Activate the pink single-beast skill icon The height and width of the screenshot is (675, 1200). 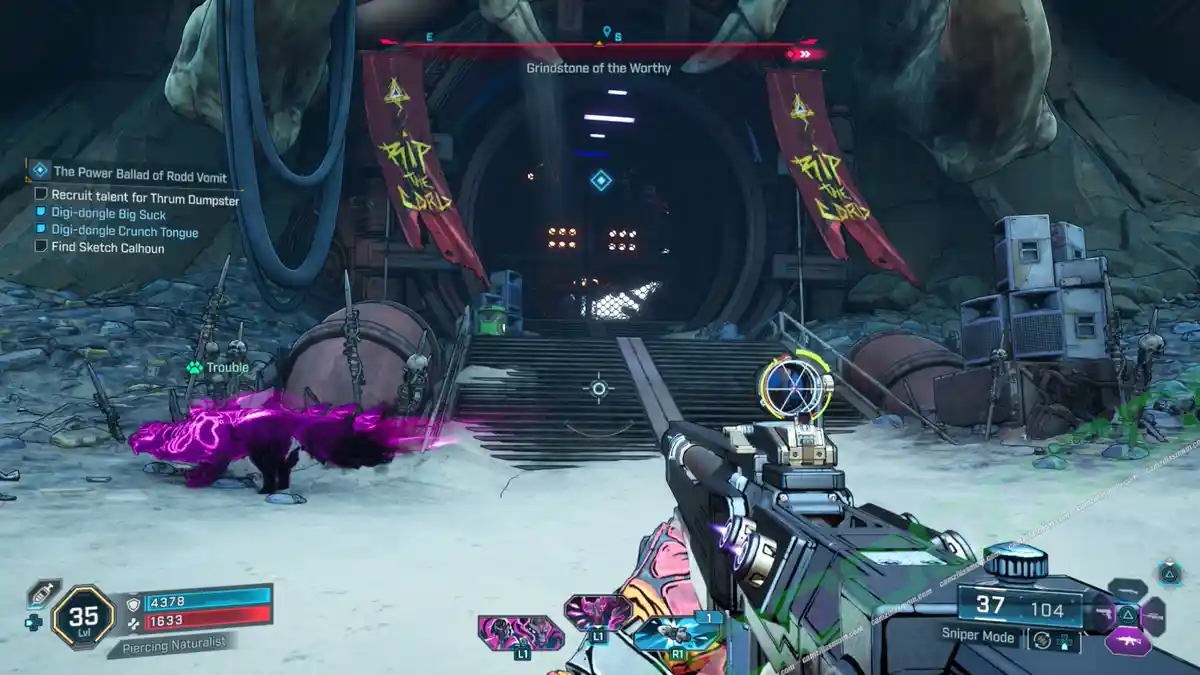coord(597,612)
